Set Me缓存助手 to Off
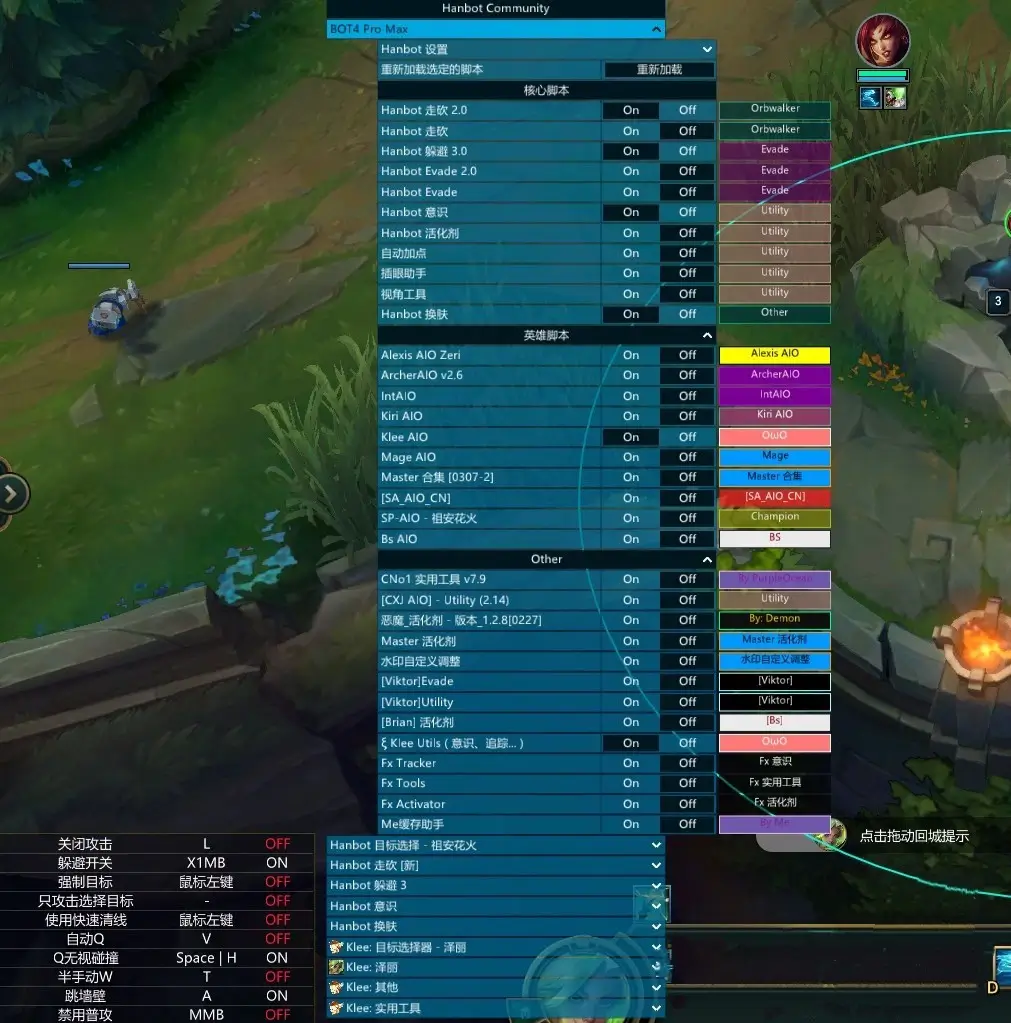The height and width of the screenshot is (1023, 1011). (x=687, y=824)
